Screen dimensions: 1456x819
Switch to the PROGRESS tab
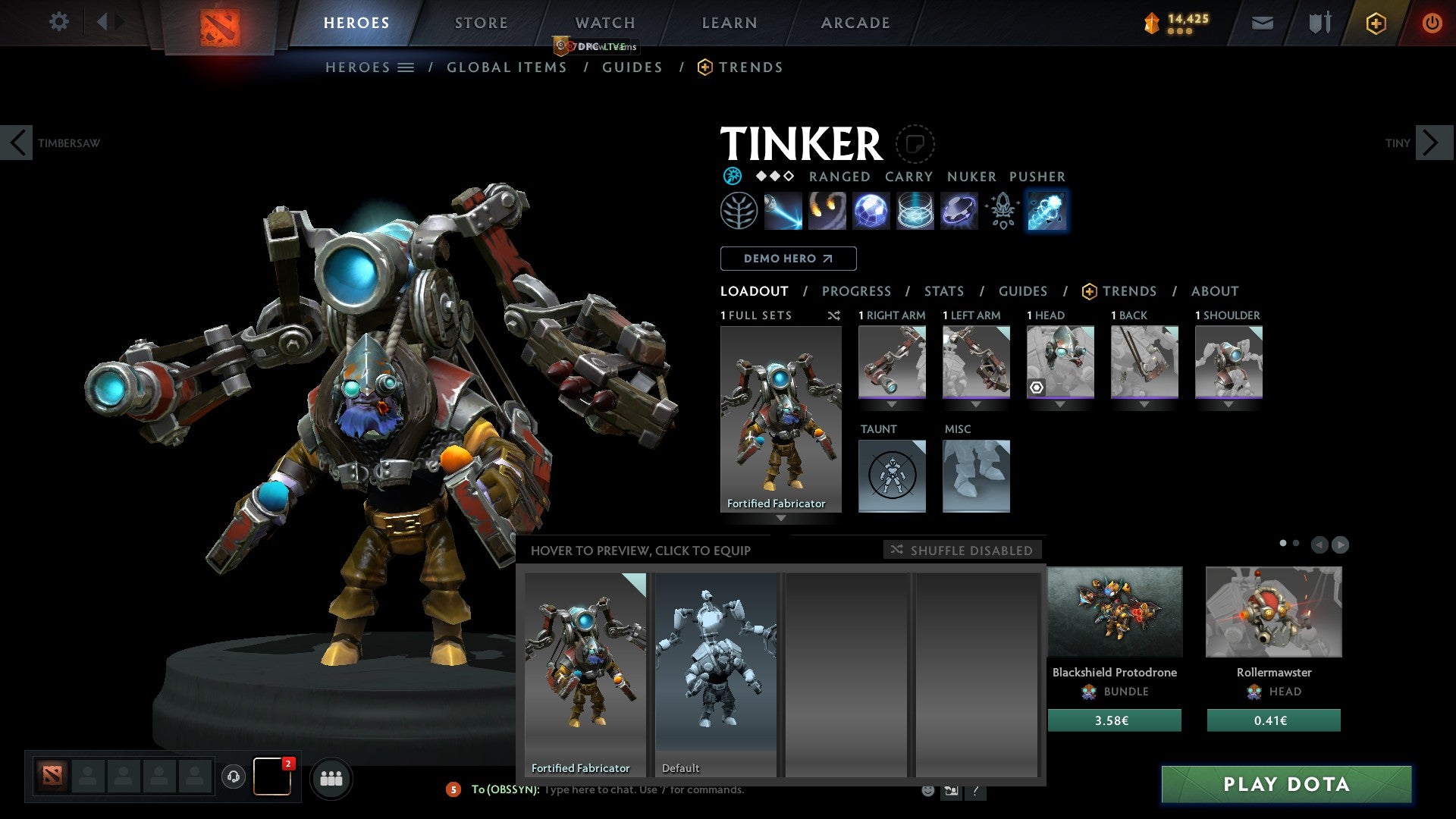pyautogui.click(x=857, y=291)
